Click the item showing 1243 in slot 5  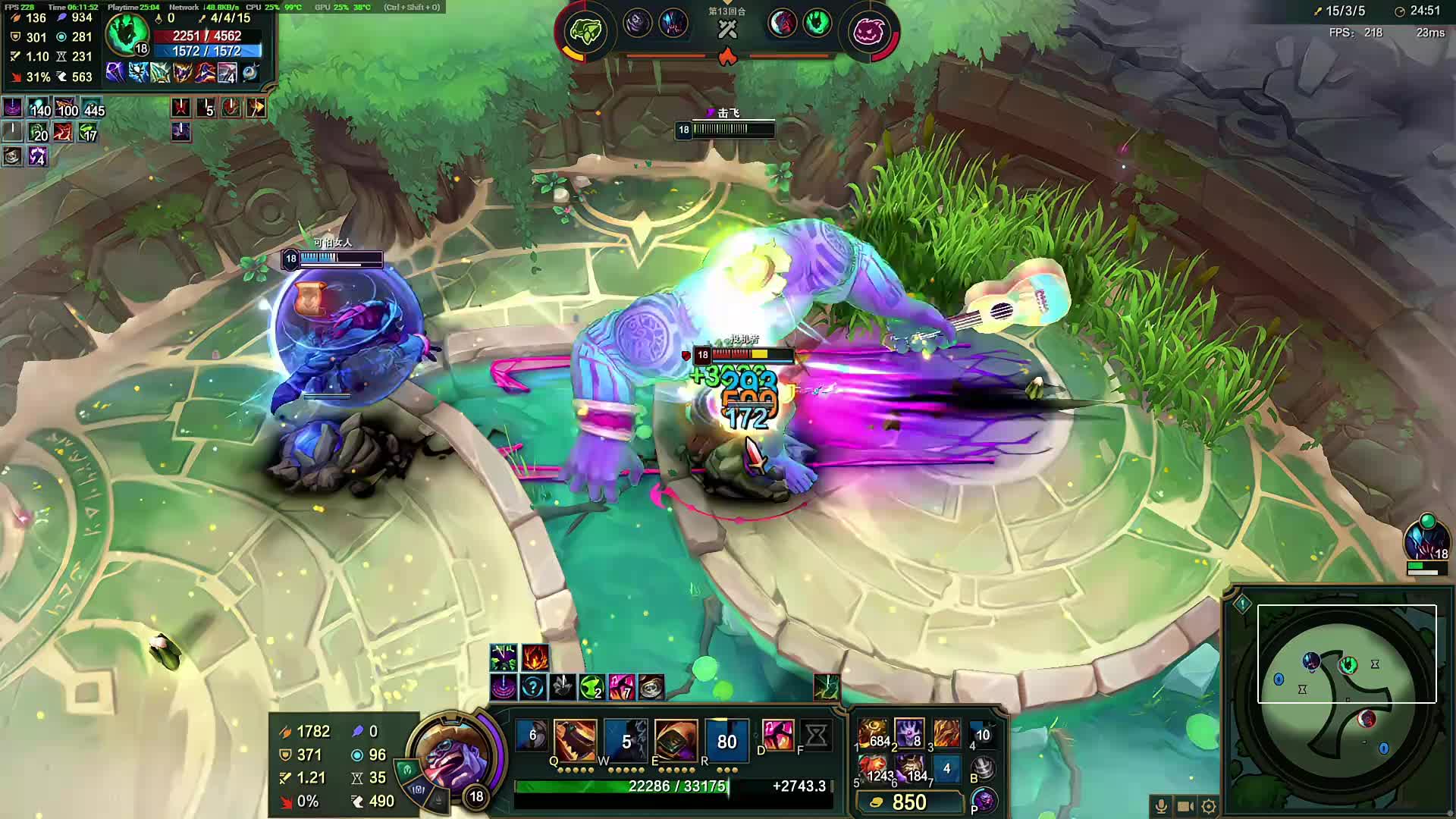pos(874,767)
